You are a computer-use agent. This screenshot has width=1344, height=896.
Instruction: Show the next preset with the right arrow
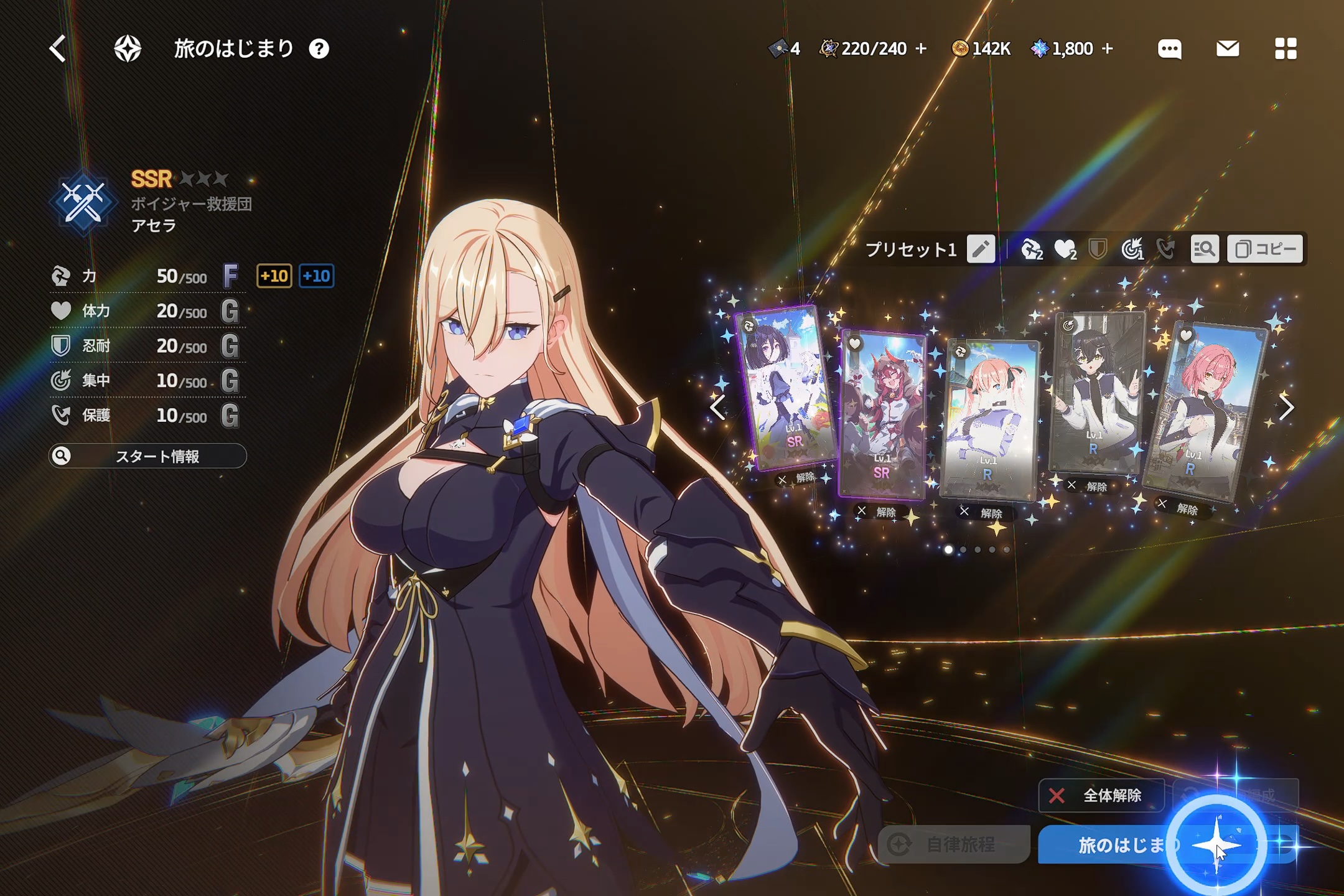click(1287, 408)
